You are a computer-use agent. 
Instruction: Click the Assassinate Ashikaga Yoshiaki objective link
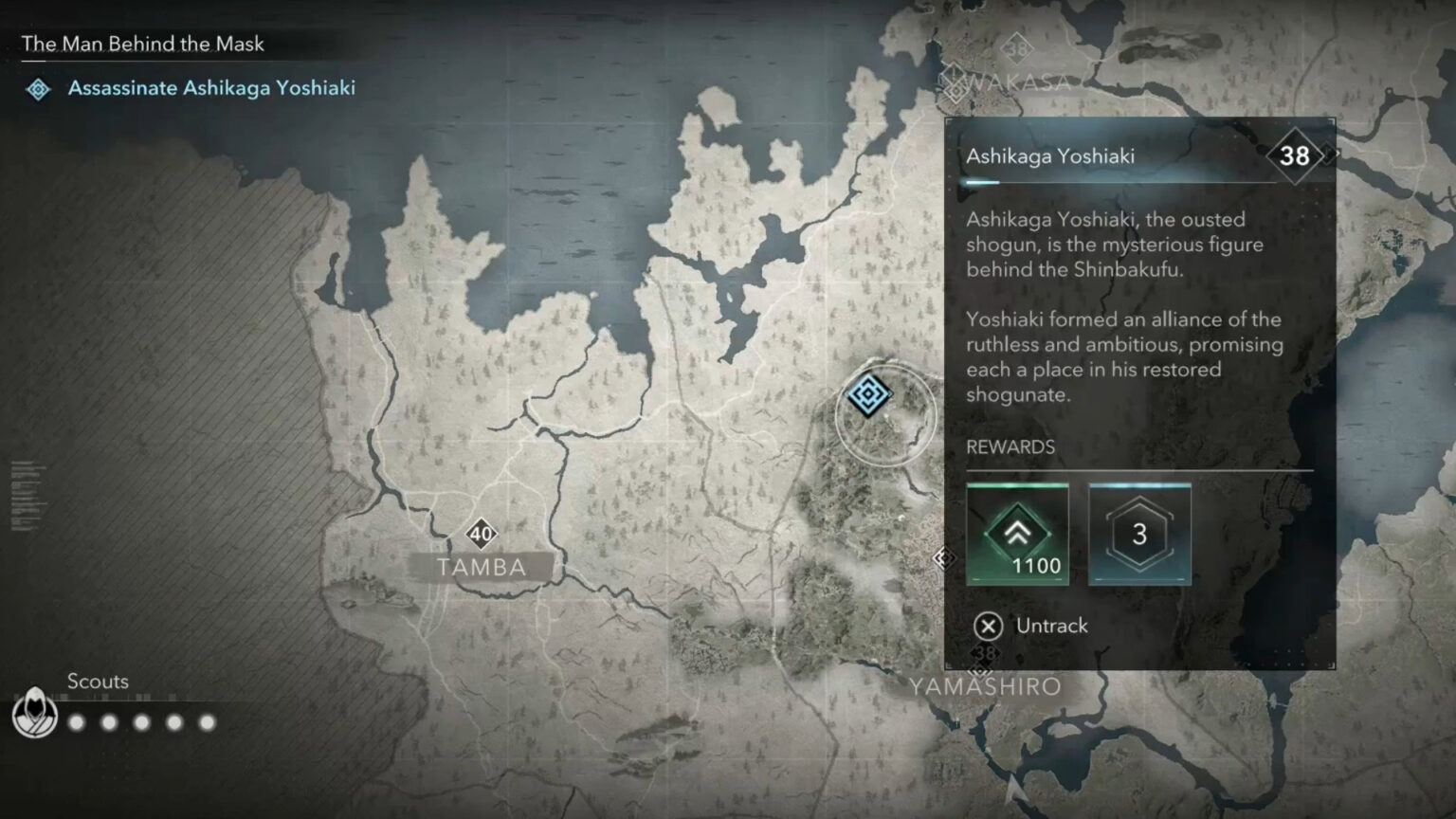click(210, 88)
